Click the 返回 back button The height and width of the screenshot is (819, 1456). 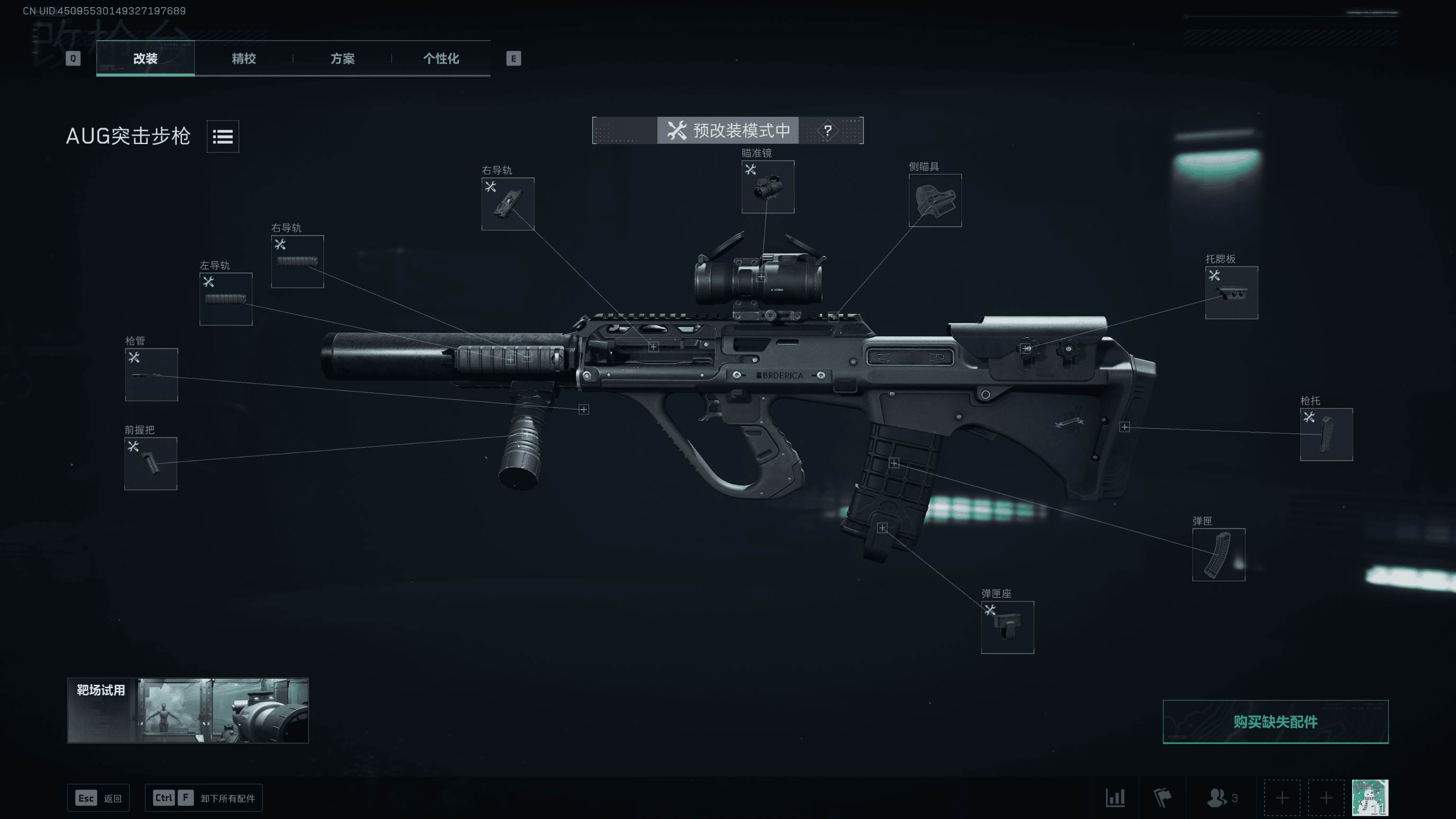point(99,798)
